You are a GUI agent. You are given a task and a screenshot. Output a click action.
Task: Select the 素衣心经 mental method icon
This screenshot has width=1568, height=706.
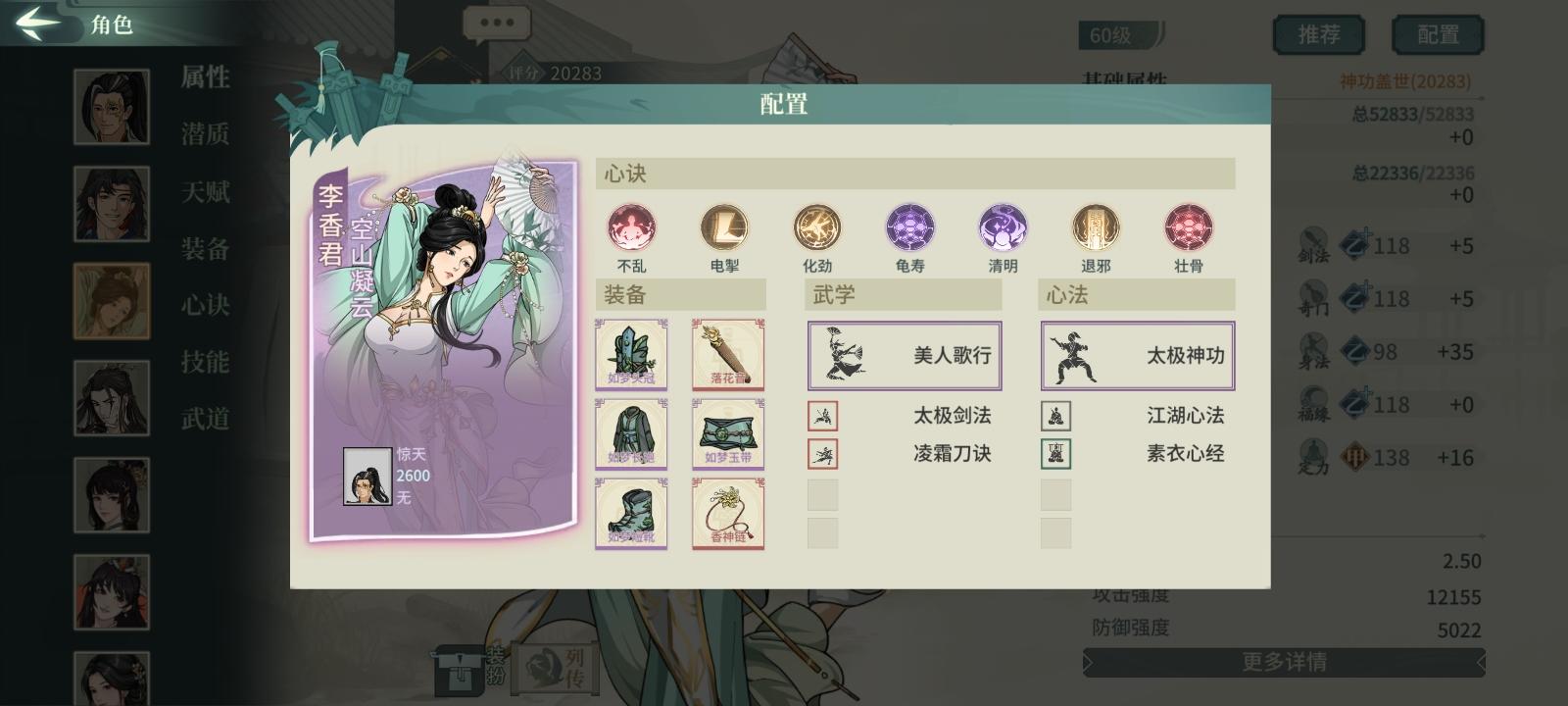pos(1055,454)
